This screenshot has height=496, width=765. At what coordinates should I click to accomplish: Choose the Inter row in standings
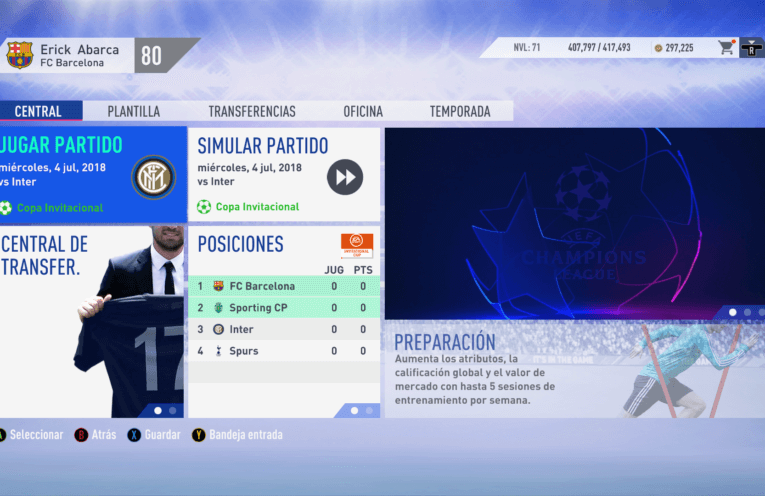tap(283, 329)
